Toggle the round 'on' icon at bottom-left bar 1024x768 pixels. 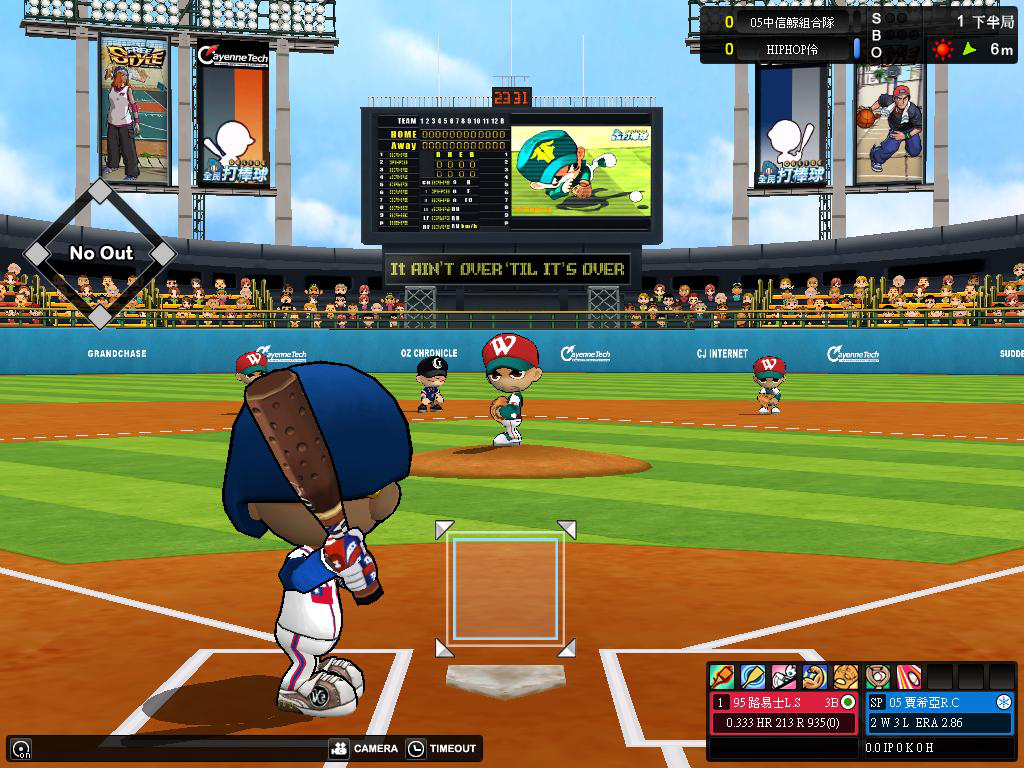pos(20,748)
